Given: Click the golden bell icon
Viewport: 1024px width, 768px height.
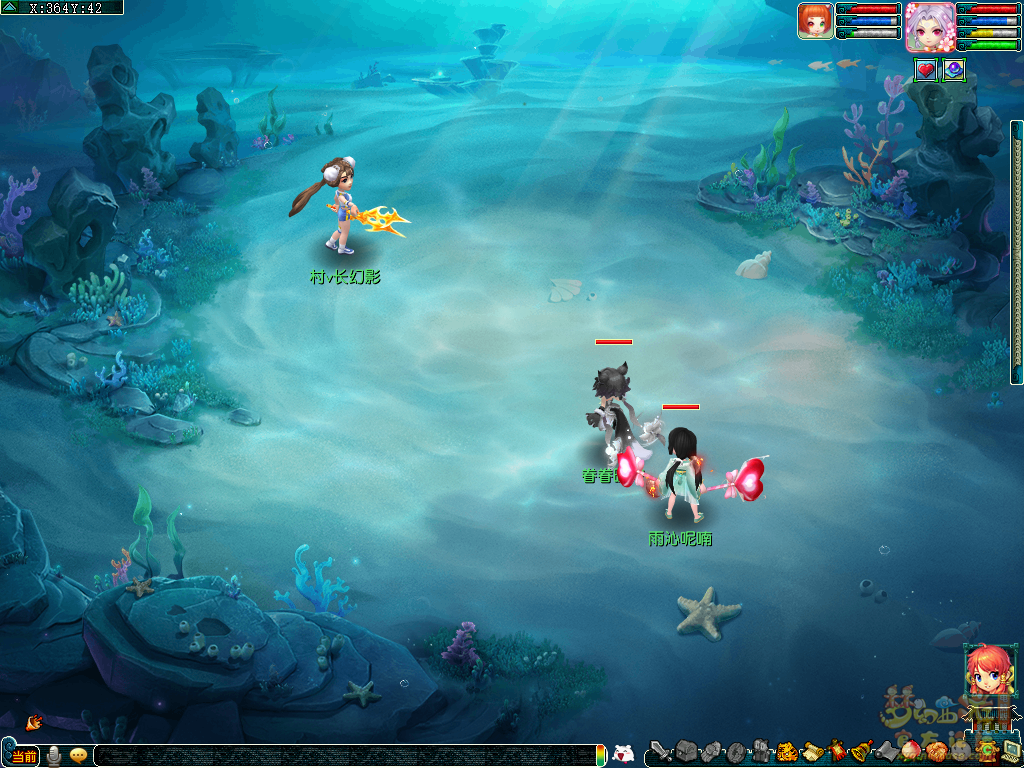Looking at the screenshot, I should tap(861, 751).
